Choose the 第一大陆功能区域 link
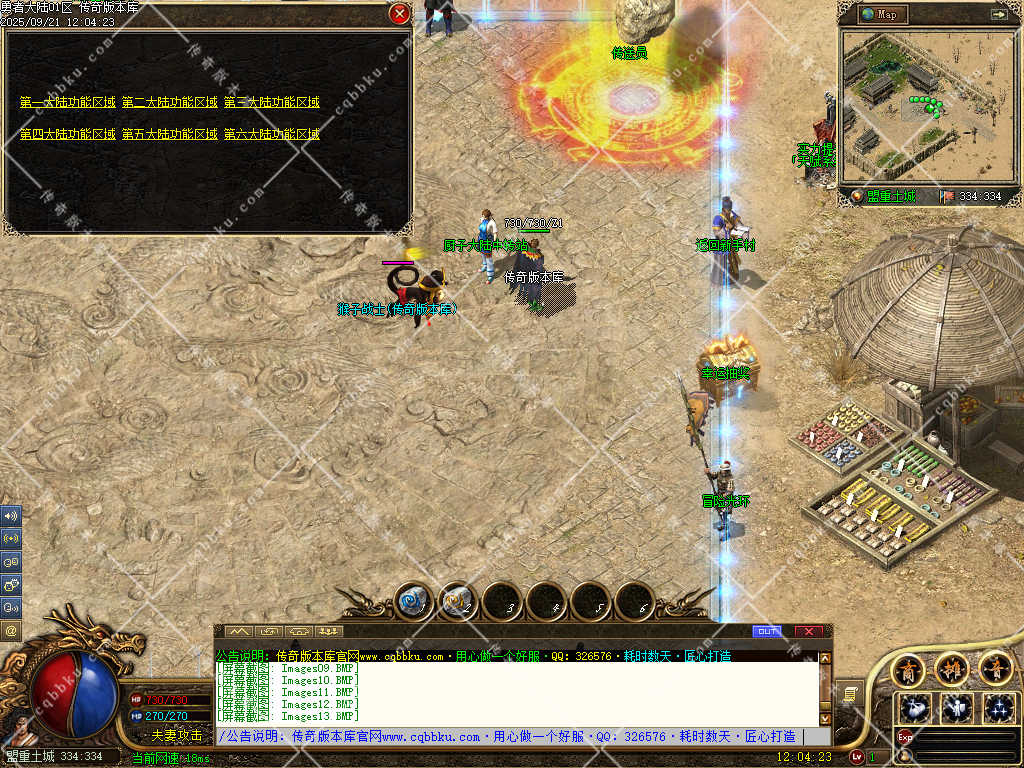 [x=67, y=102]
